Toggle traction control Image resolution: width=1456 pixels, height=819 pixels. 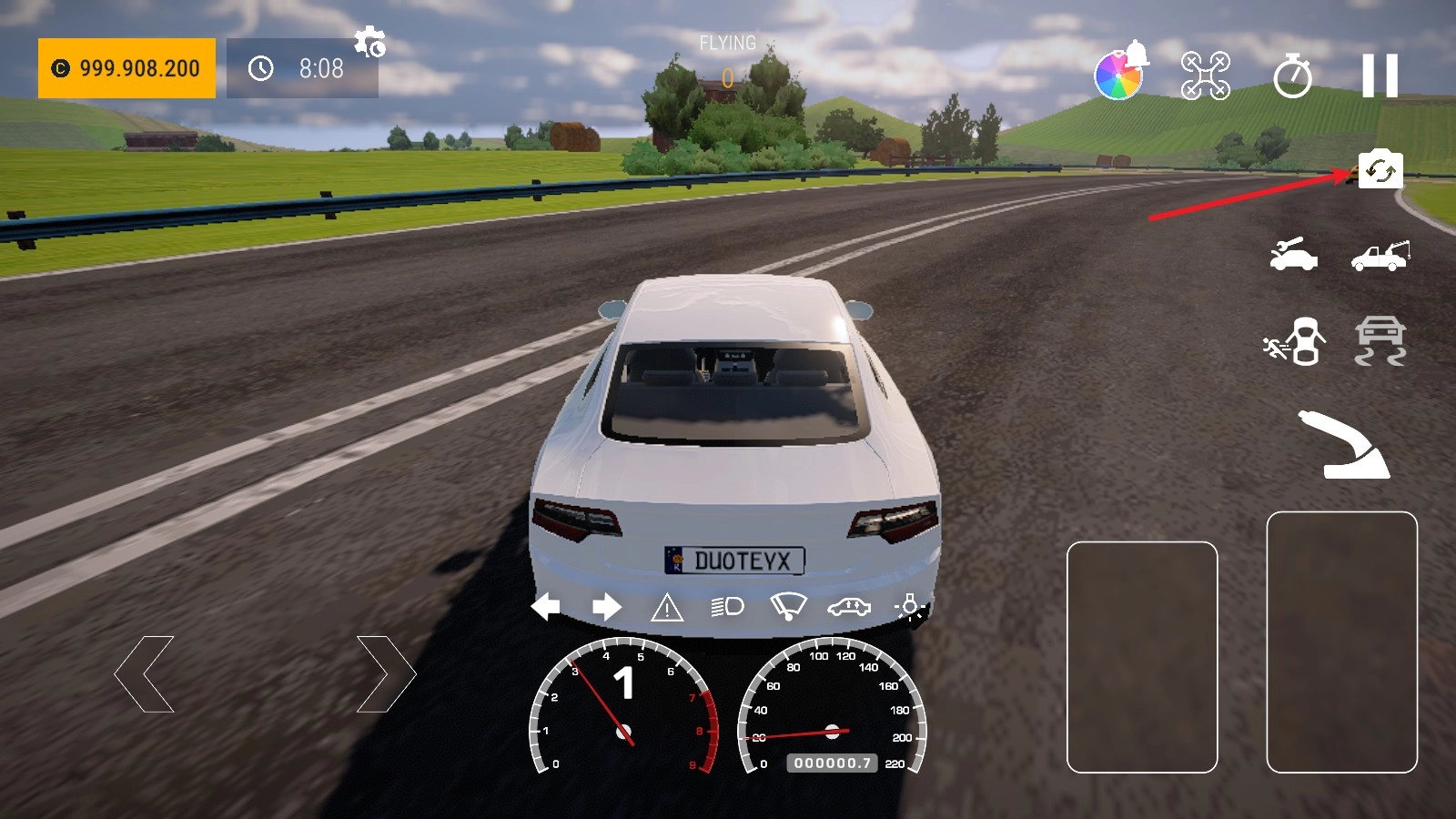(x=1380, y=341)
